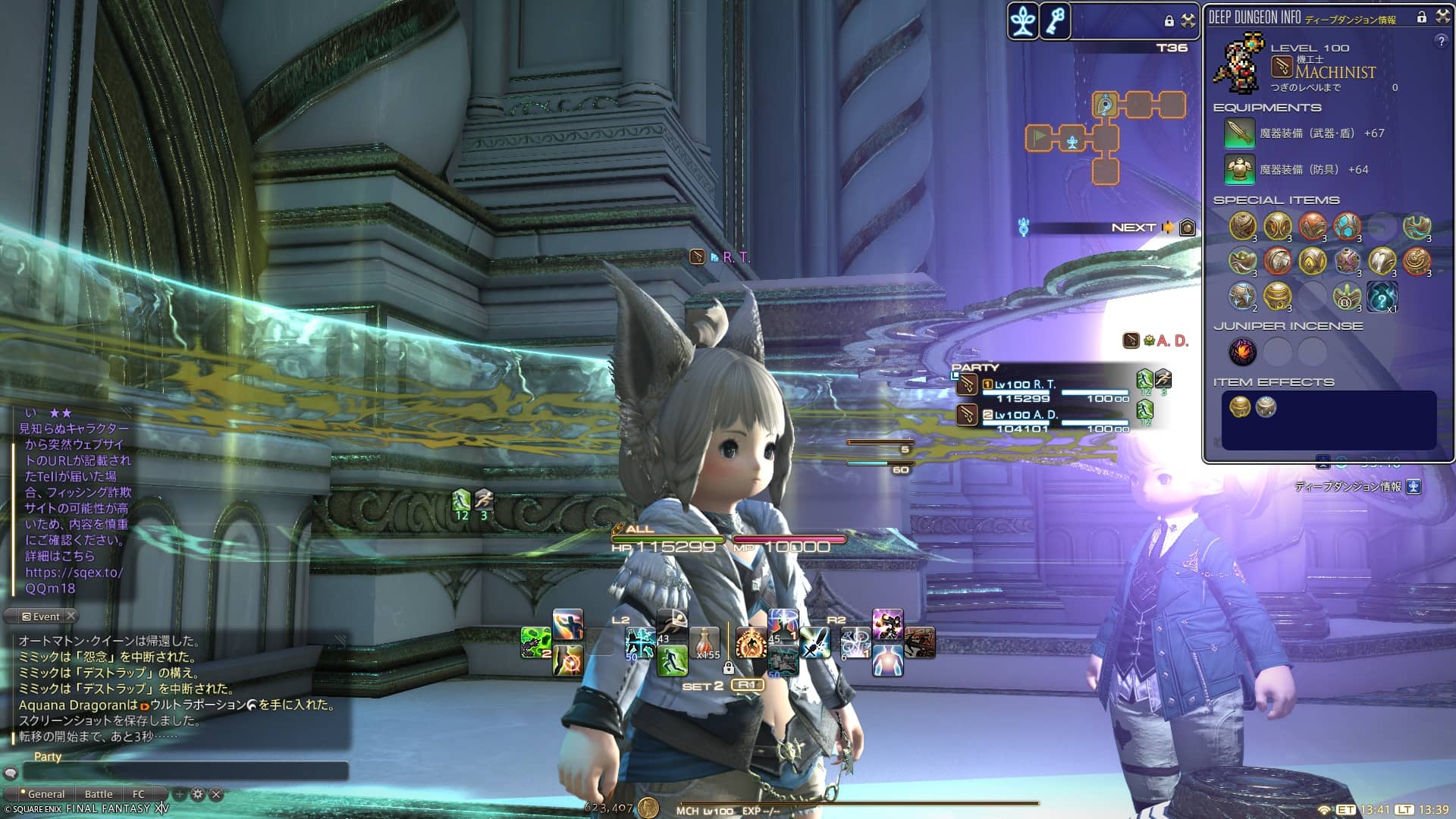Screen dimensions: 1456x819
Task: Use the fiery juniper incense slot
Action: 1242,351
